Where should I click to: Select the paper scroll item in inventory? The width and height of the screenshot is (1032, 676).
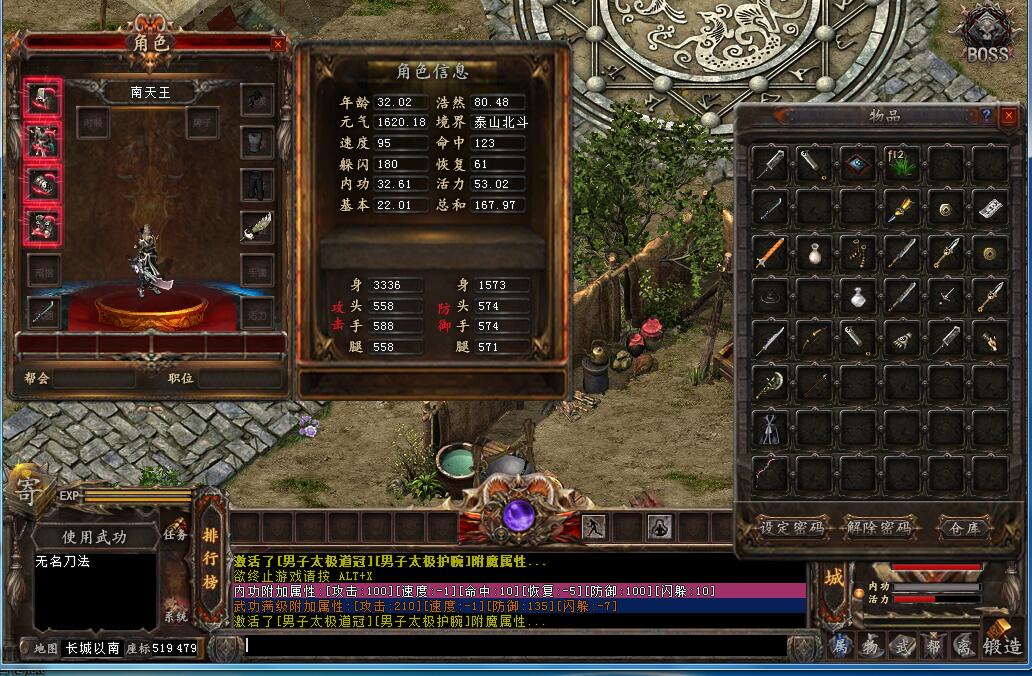click(990, 209)
